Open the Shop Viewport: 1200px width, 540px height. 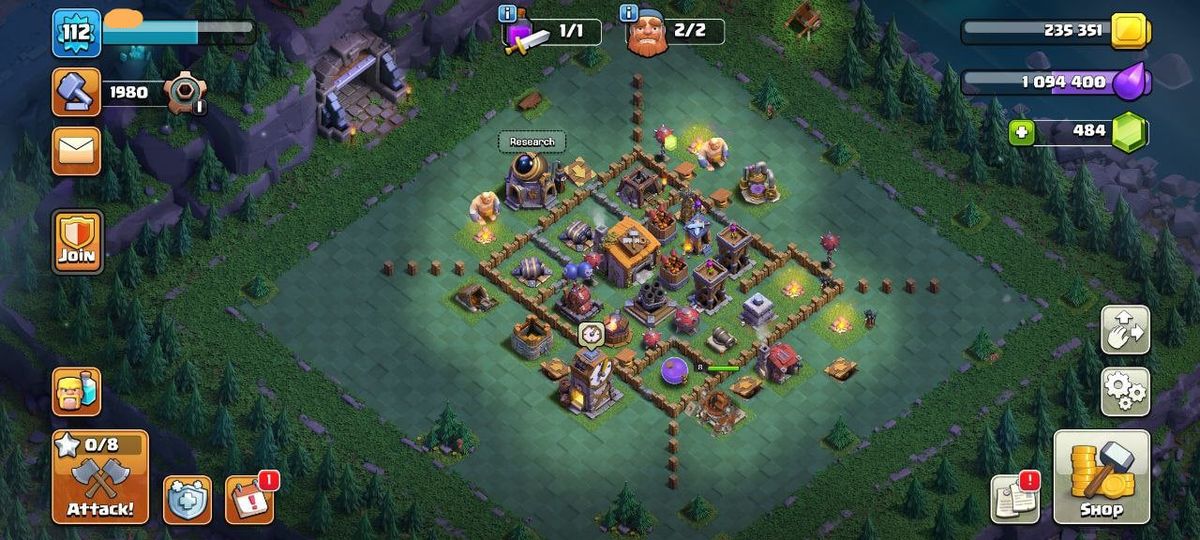(1101, 477)
